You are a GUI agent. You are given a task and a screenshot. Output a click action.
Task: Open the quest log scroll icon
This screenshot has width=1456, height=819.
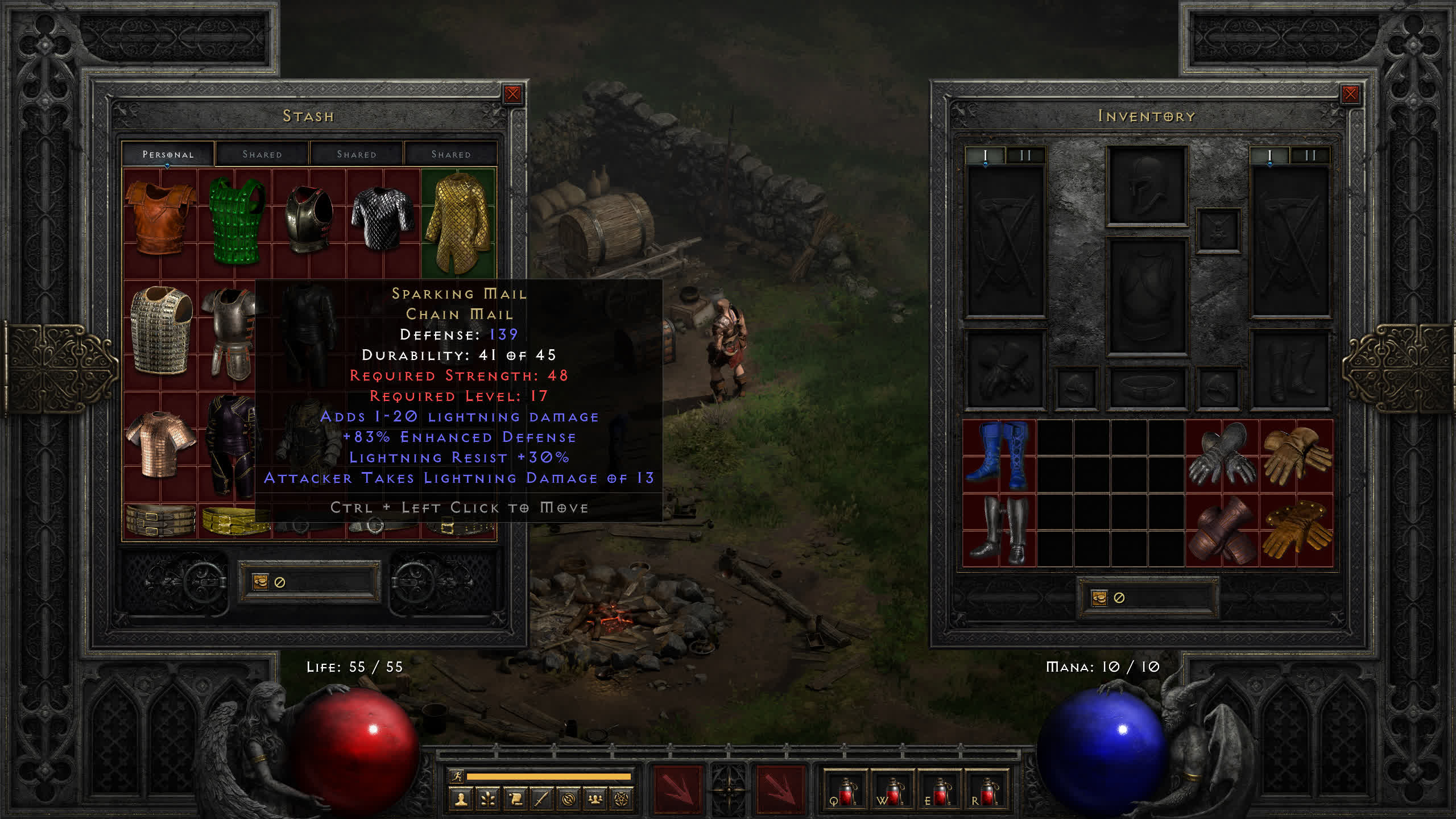(x=515, y=800)
